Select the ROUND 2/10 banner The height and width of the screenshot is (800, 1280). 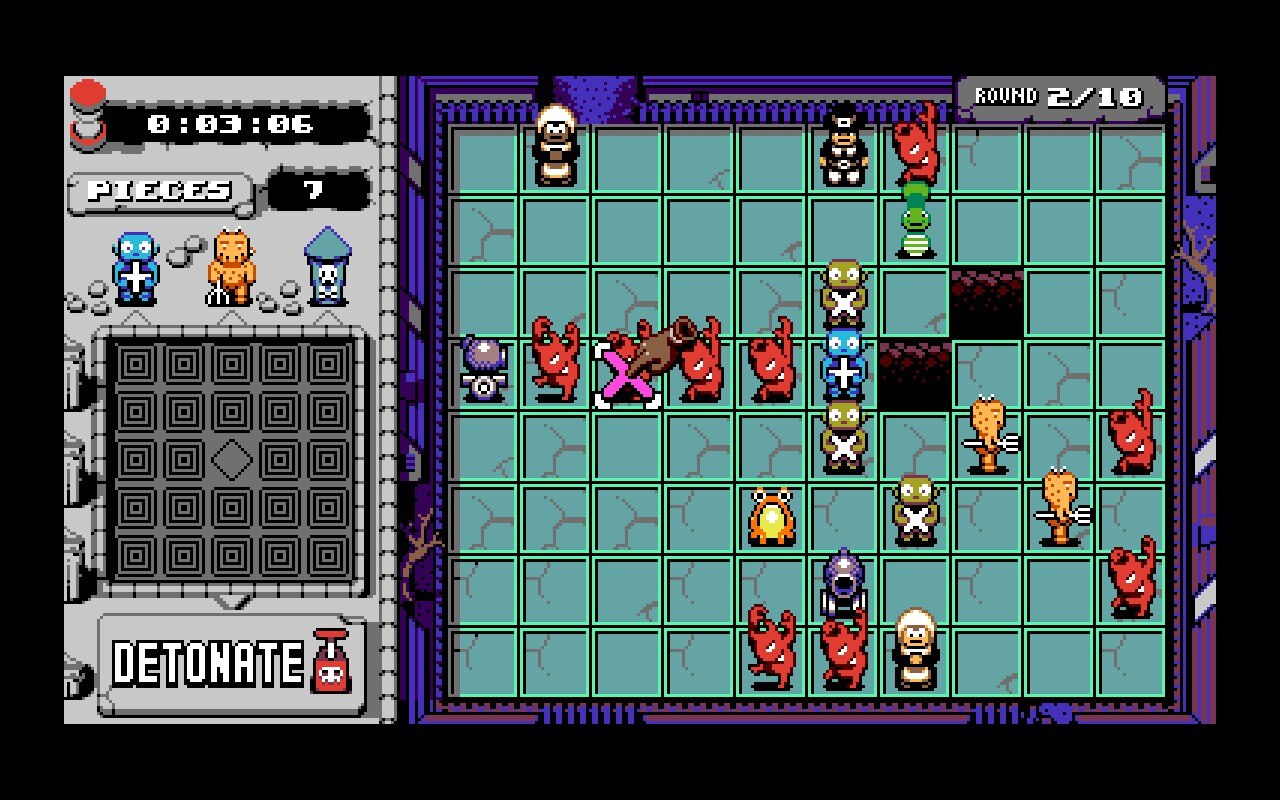(1056, 97)
